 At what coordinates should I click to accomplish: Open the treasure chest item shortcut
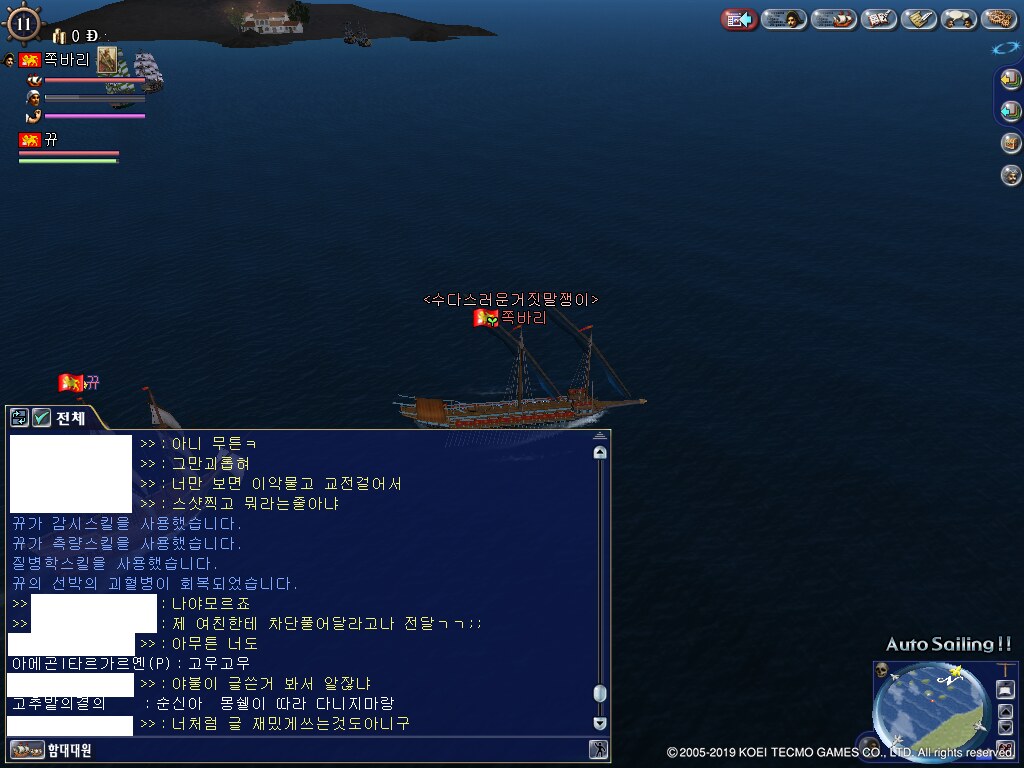1011,143
